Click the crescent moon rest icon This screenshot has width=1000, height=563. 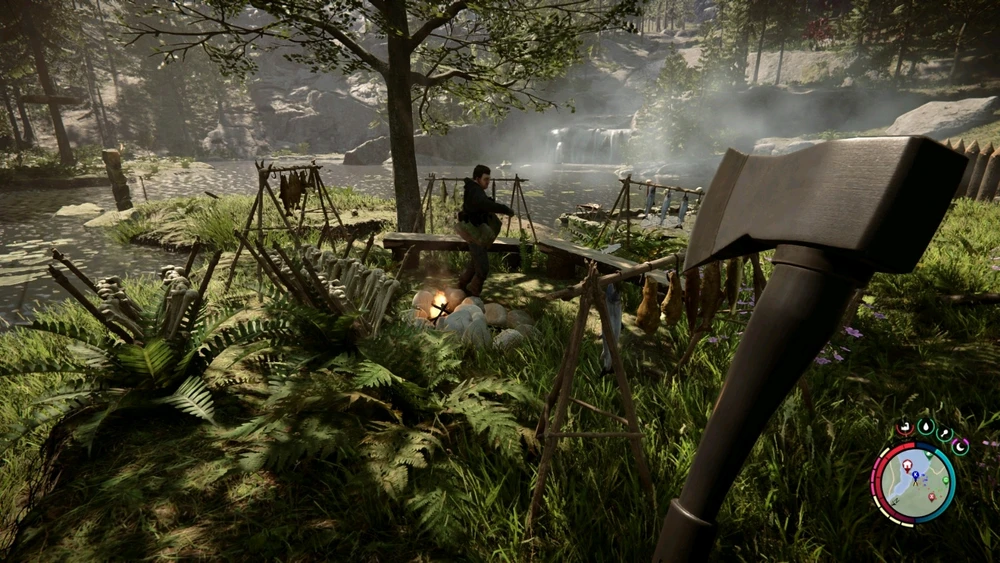point(960,447)
